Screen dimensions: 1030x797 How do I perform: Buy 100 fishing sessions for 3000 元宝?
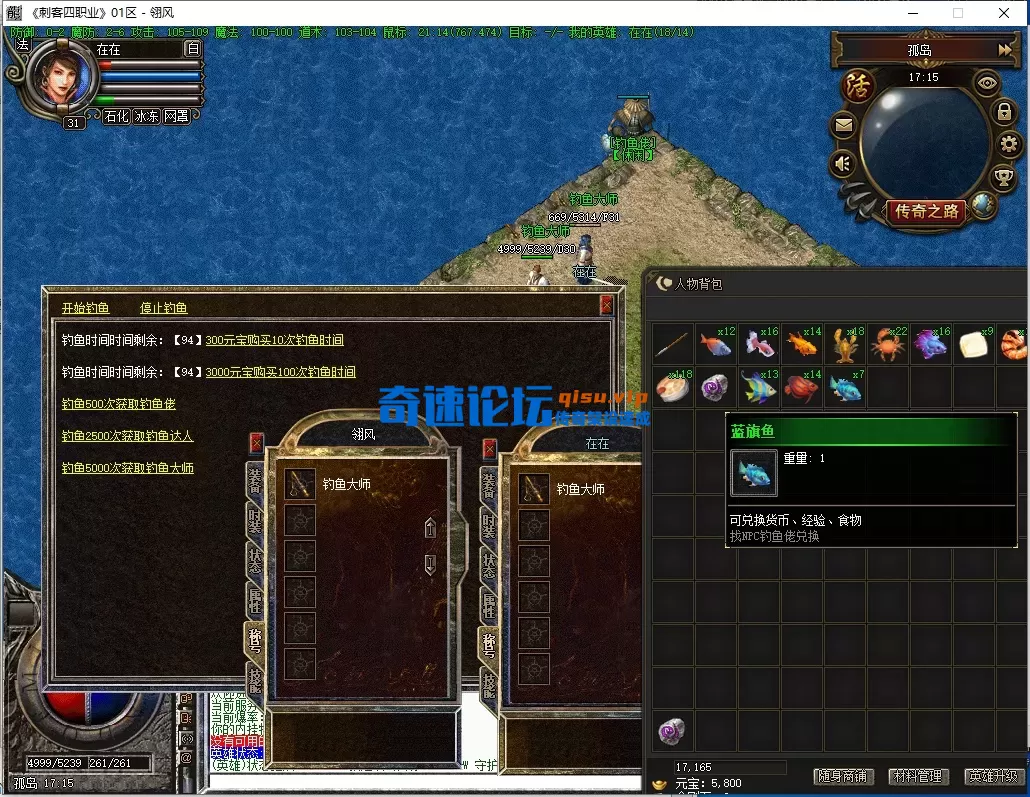tap(280, 372)
